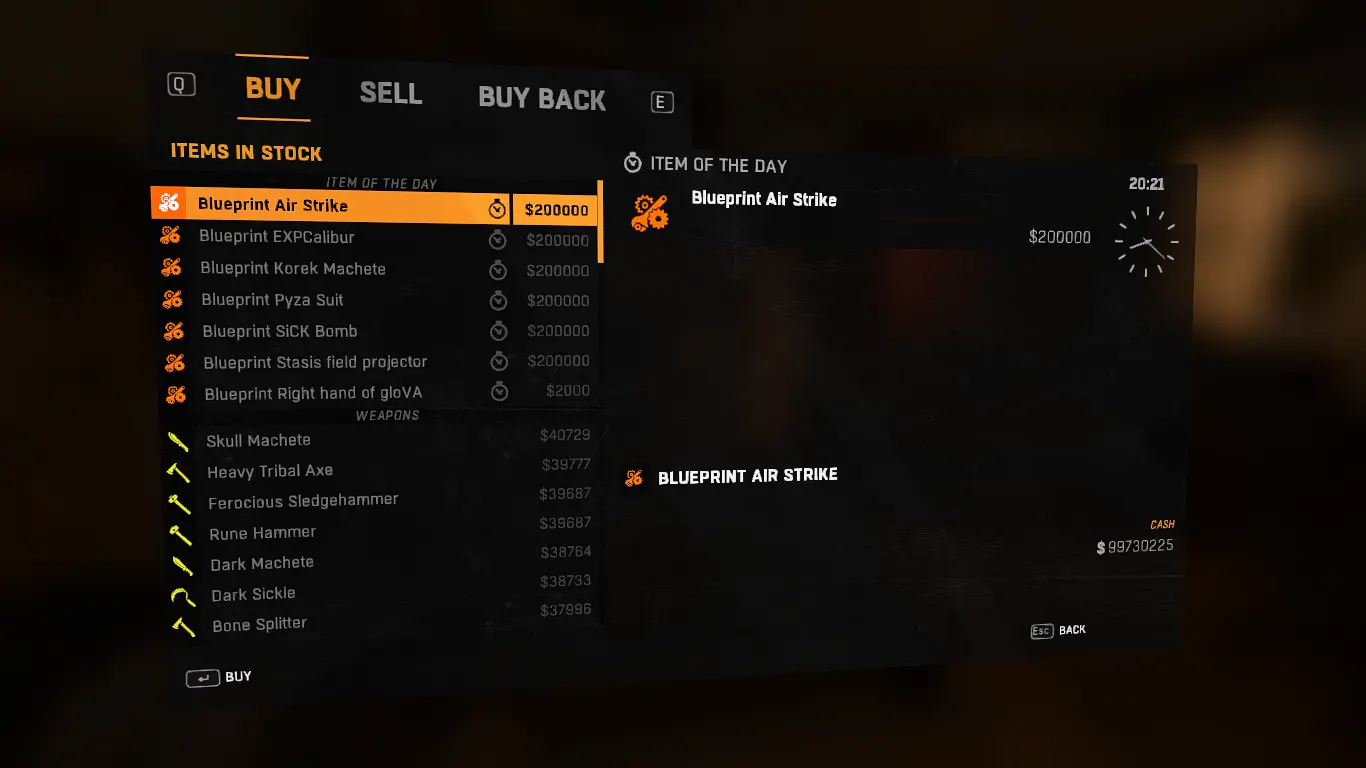Select Blueprint Right hand of gloVA

[313, 394]
